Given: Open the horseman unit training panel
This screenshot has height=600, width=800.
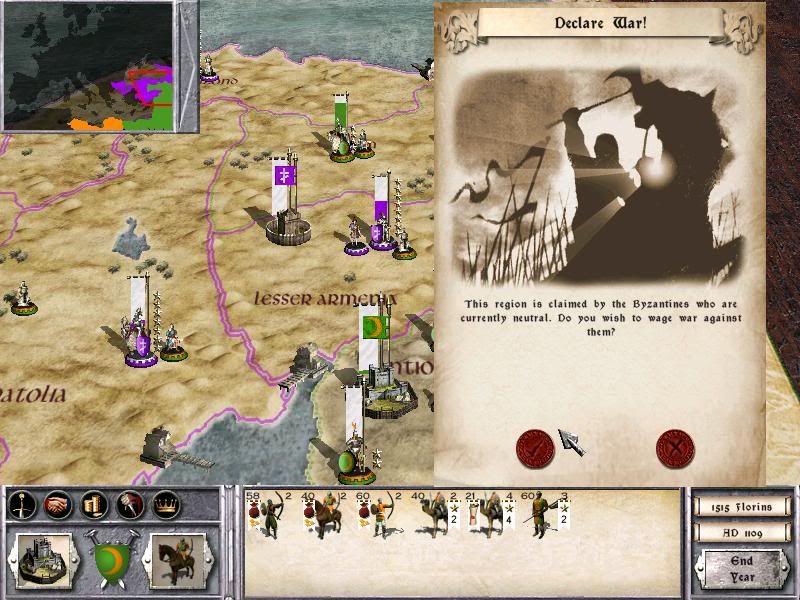Looking at the screenshot, I should (x=177, y=559).
